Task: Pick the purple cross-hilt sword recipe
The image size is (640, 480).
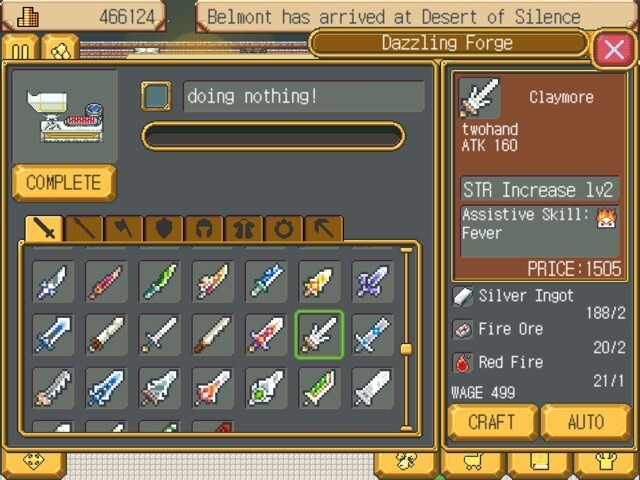Action: 373,281
